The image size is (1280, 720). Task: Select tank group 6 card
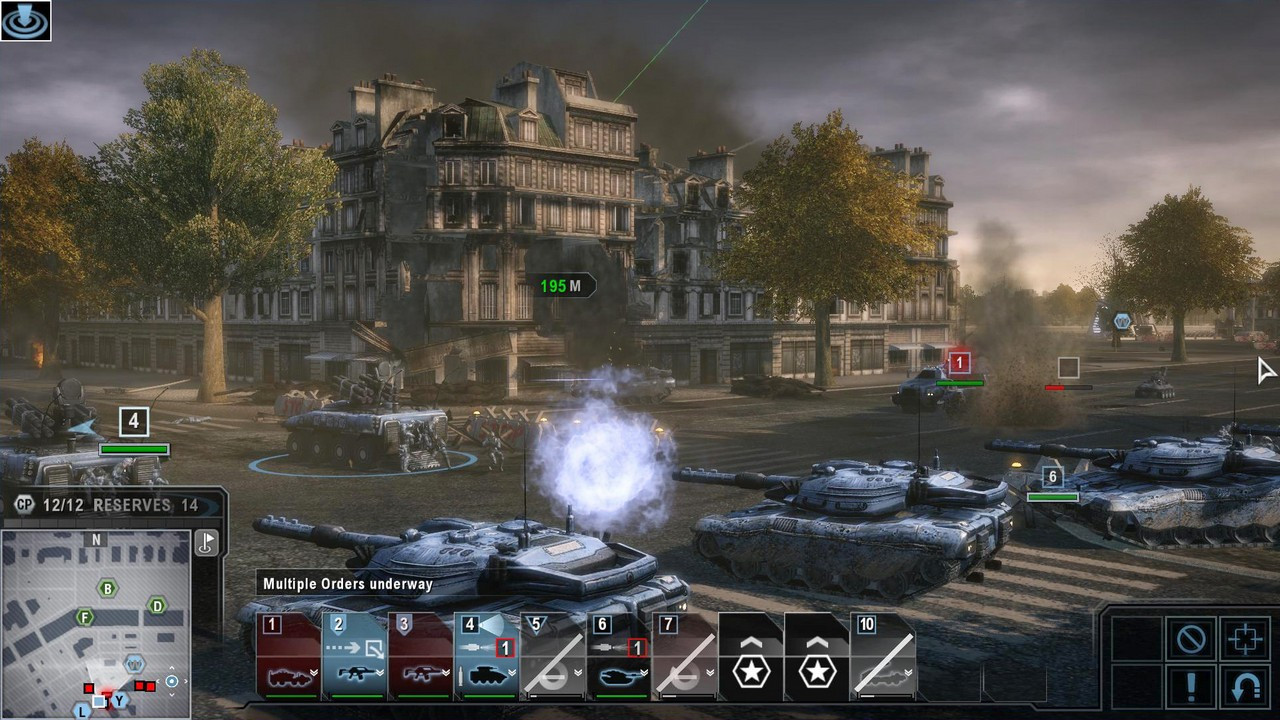(x=618, y=655)
